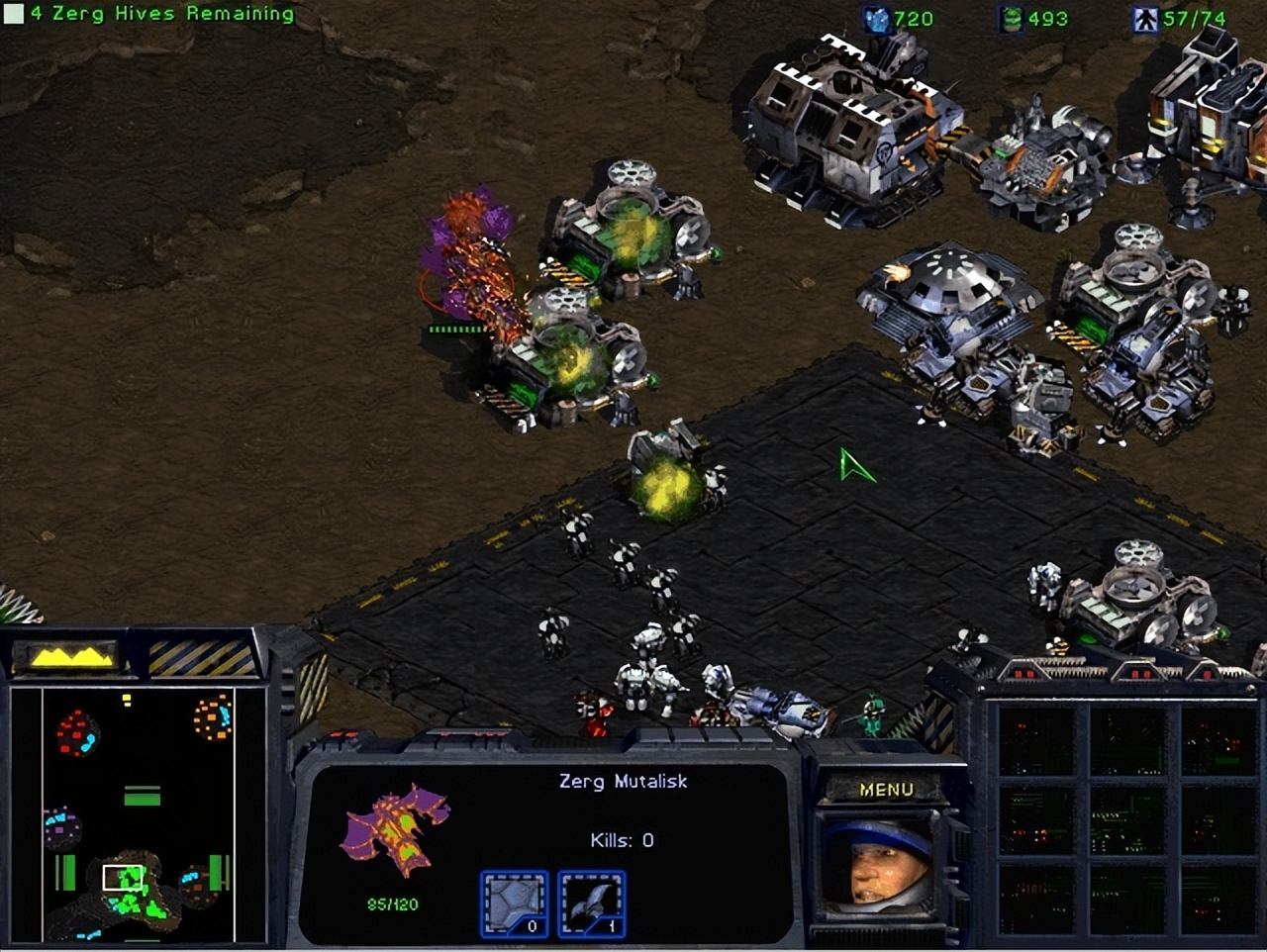This screenshot has height=952, width=1267.
Task: Click the green checkbox beside the hives message
Action: [x=12, y=14]
